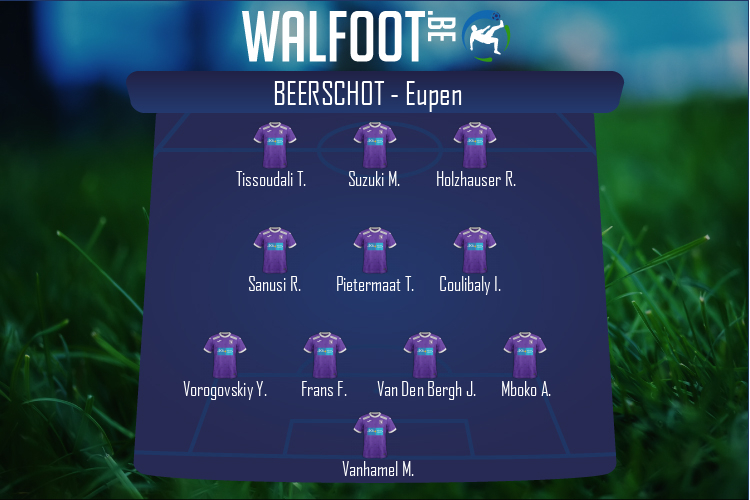Choose Mboko A. in defense
The width and height of the screenshot is (750, 500).
[x=525, y=356]
